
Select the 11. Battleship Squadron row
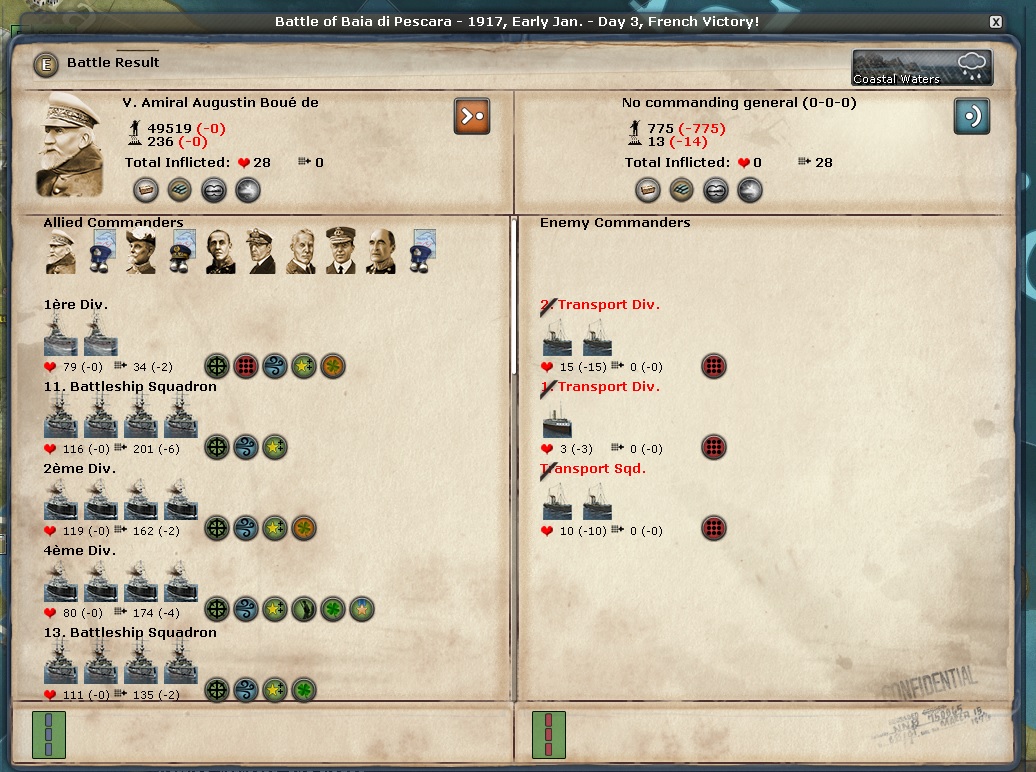click(x=120, y=417)
